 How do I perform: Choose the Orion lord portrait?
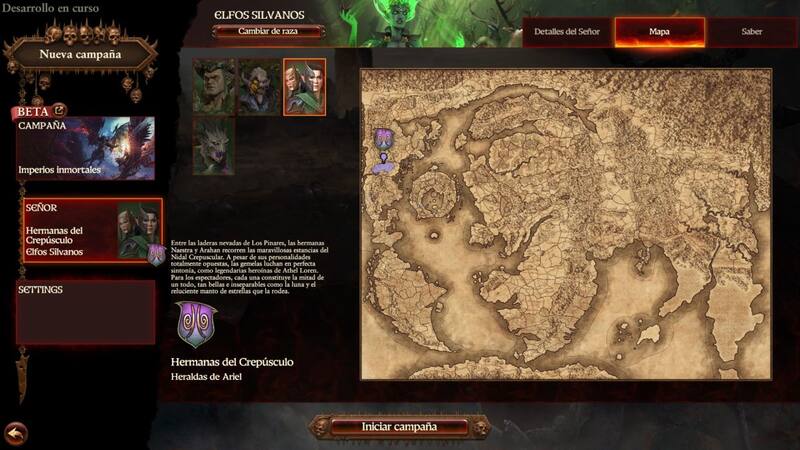(213, 86)
